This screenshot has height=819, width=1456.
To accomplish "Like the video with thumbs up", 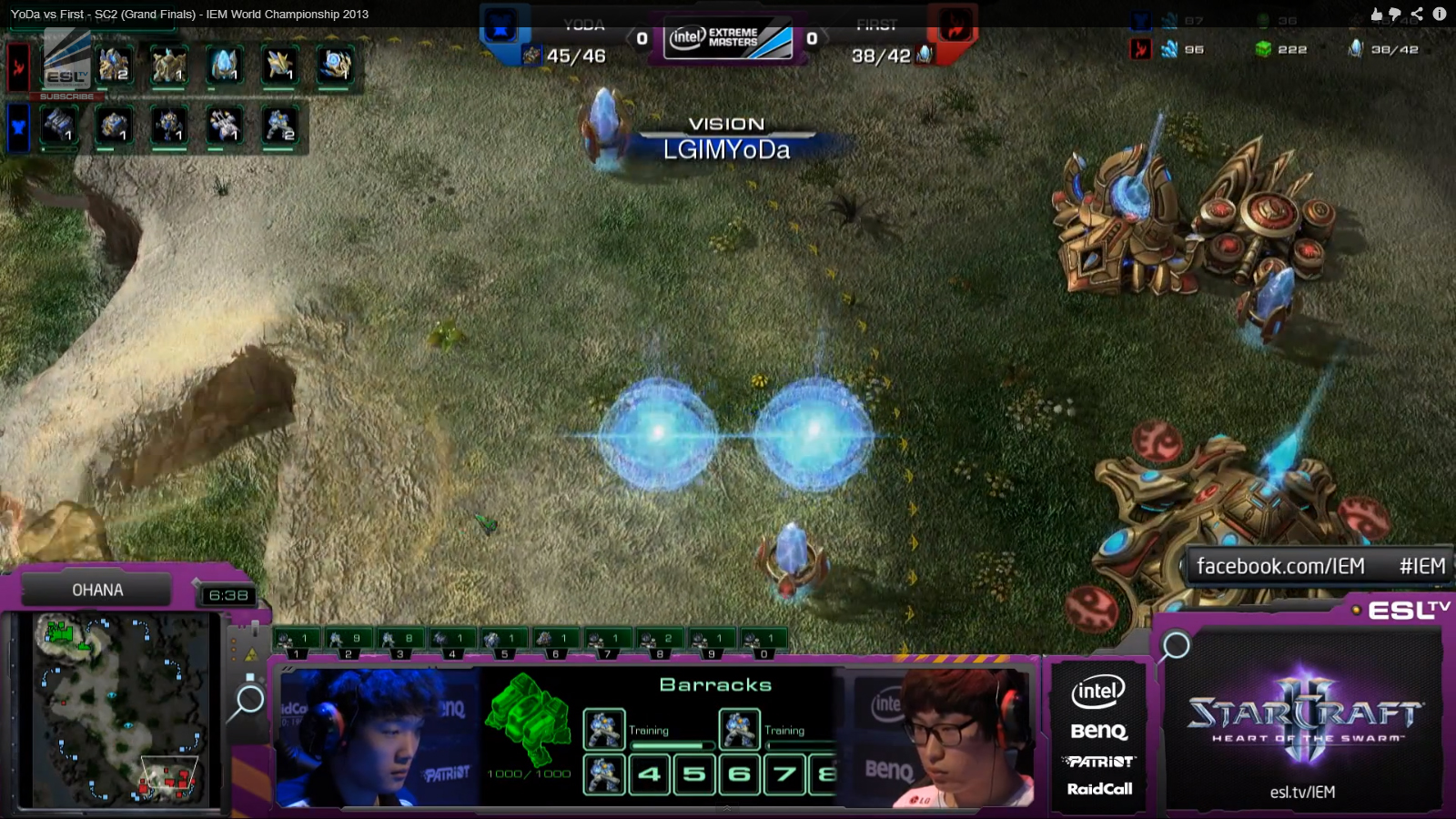I will (1376, 14).
